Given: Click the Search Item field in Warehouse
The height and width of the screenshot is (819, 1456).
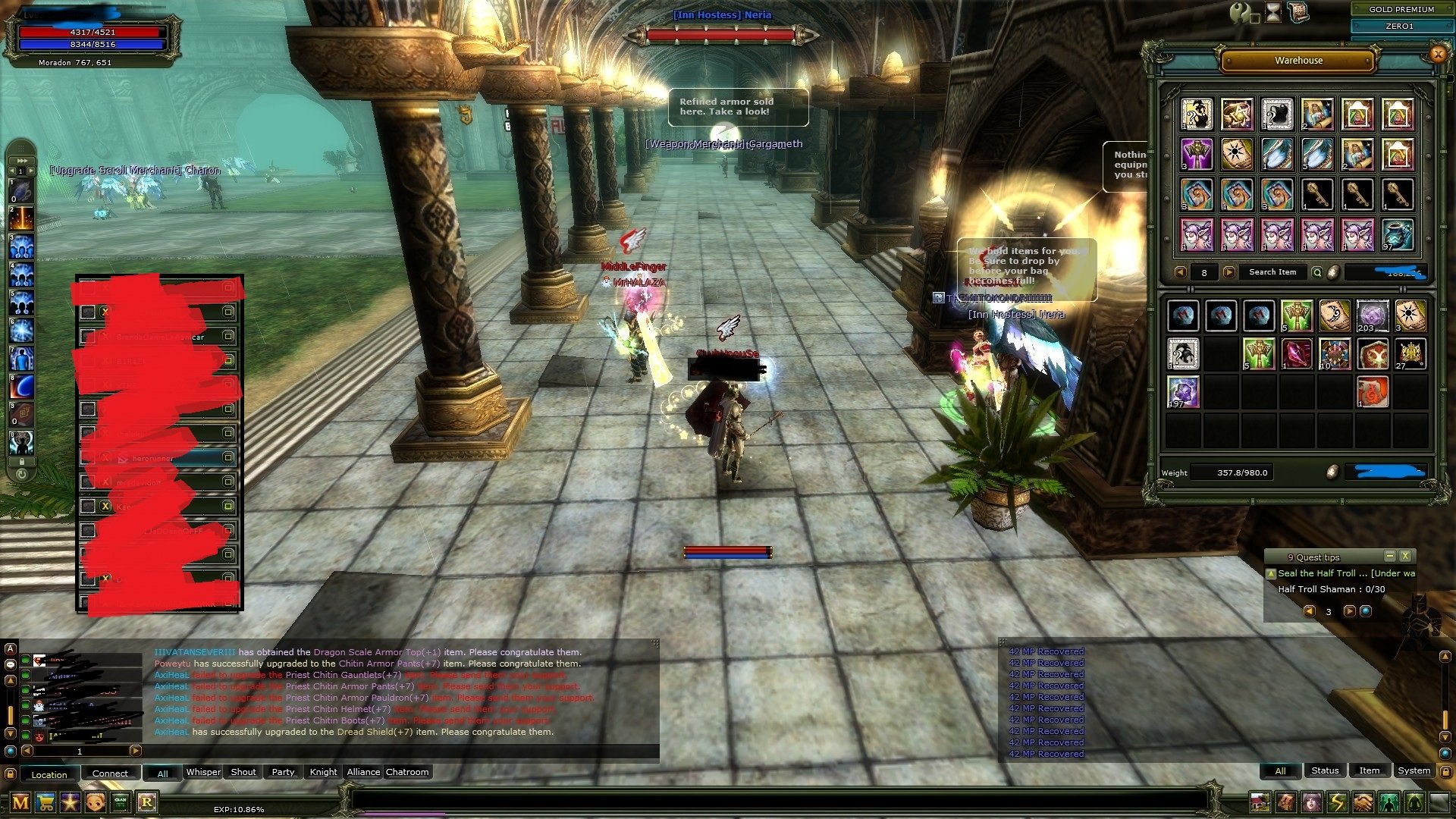Looking at the screenshot, I should [1272, 272].
